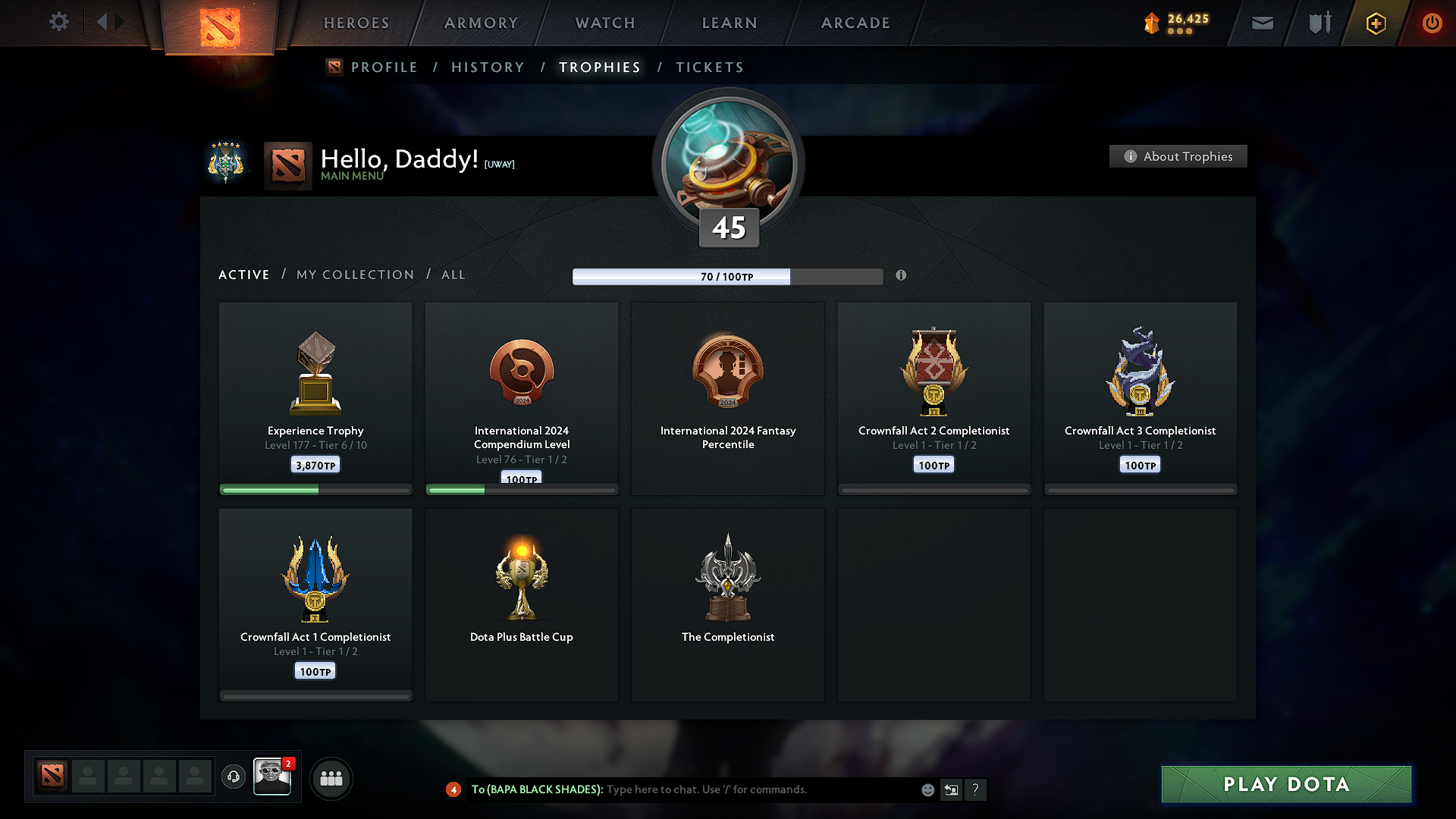Viewport: 1456px width, 819px height.
Task: Click the info icon beside the TP progress bar
Action: click(x=901, y=276)
